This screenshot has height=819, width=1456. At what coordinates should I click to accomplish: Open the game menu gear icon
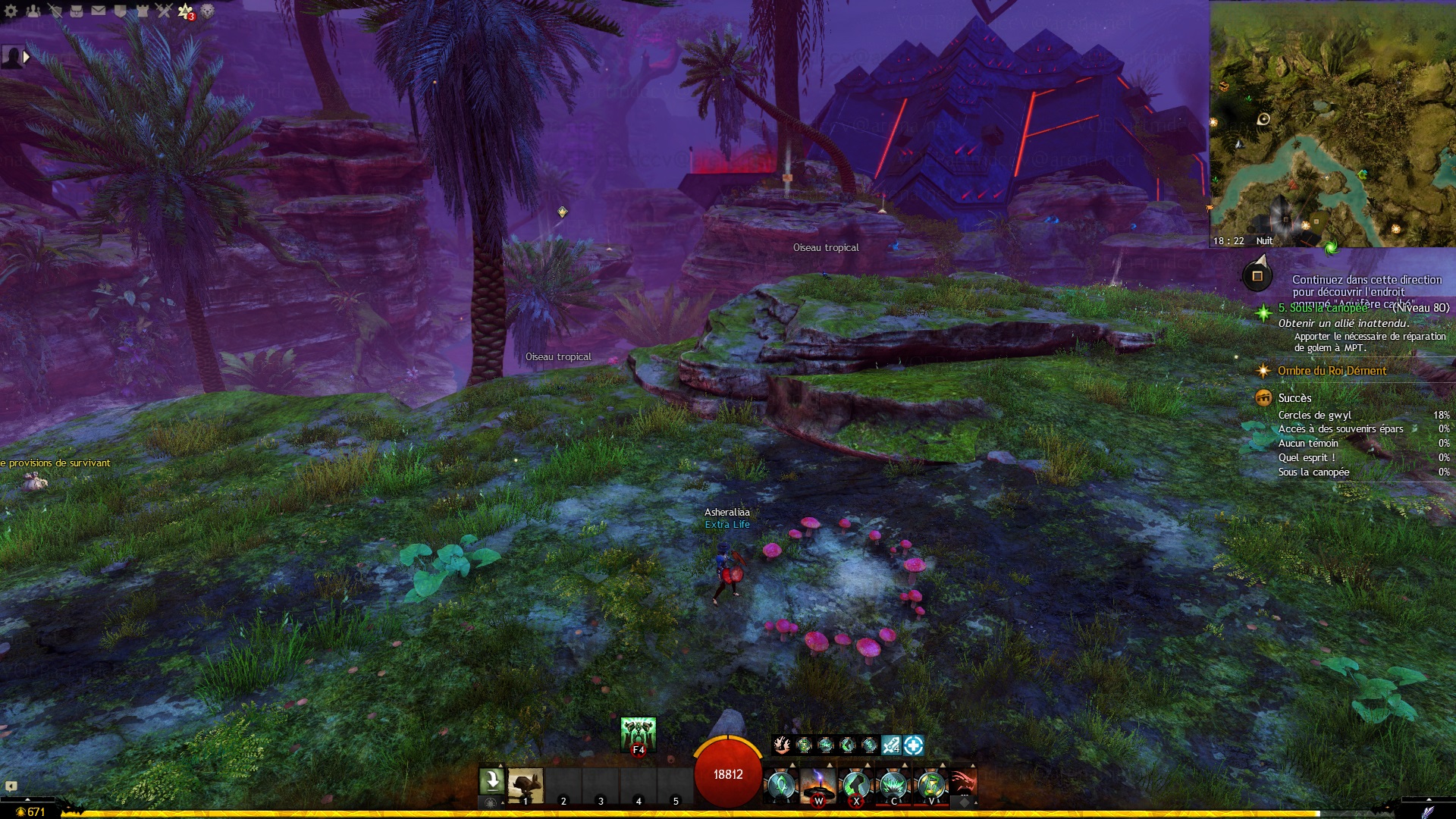(11, 11)
